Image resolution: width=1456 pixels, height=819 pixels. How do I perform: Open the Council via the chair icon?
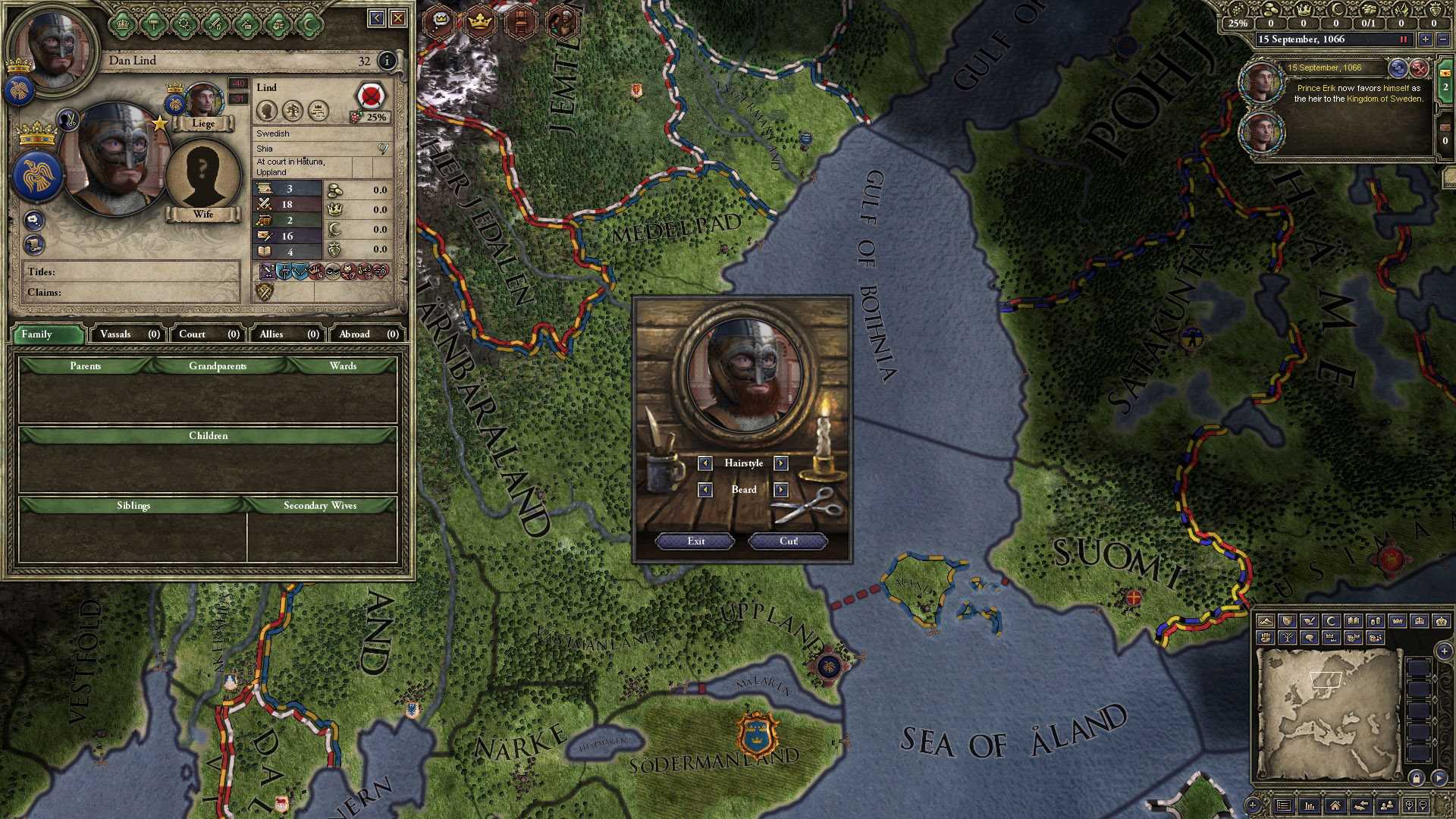pos(521,22)
